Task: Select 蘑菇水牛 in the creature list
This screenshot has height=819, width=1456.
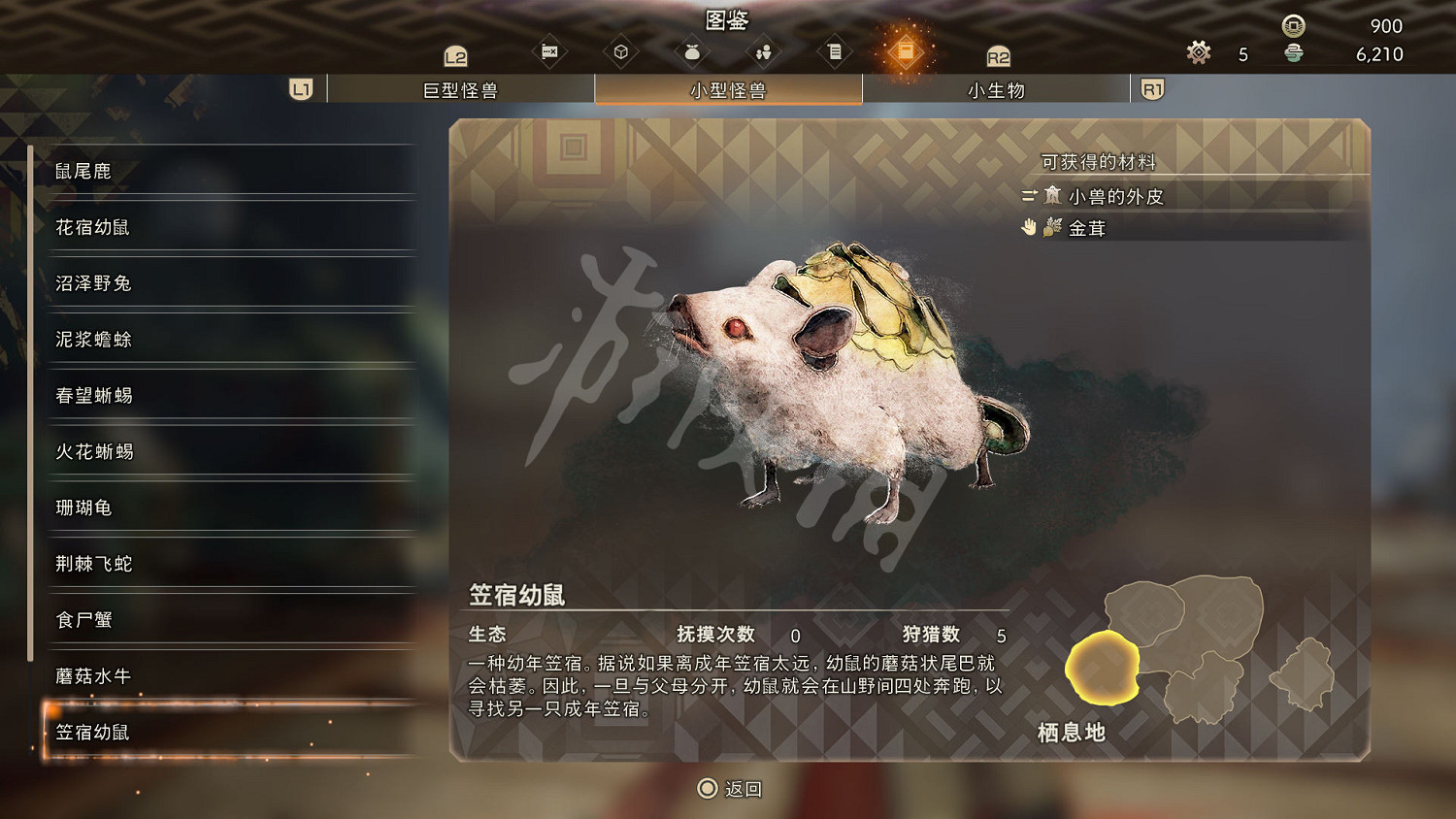Action: click(84, 676)
